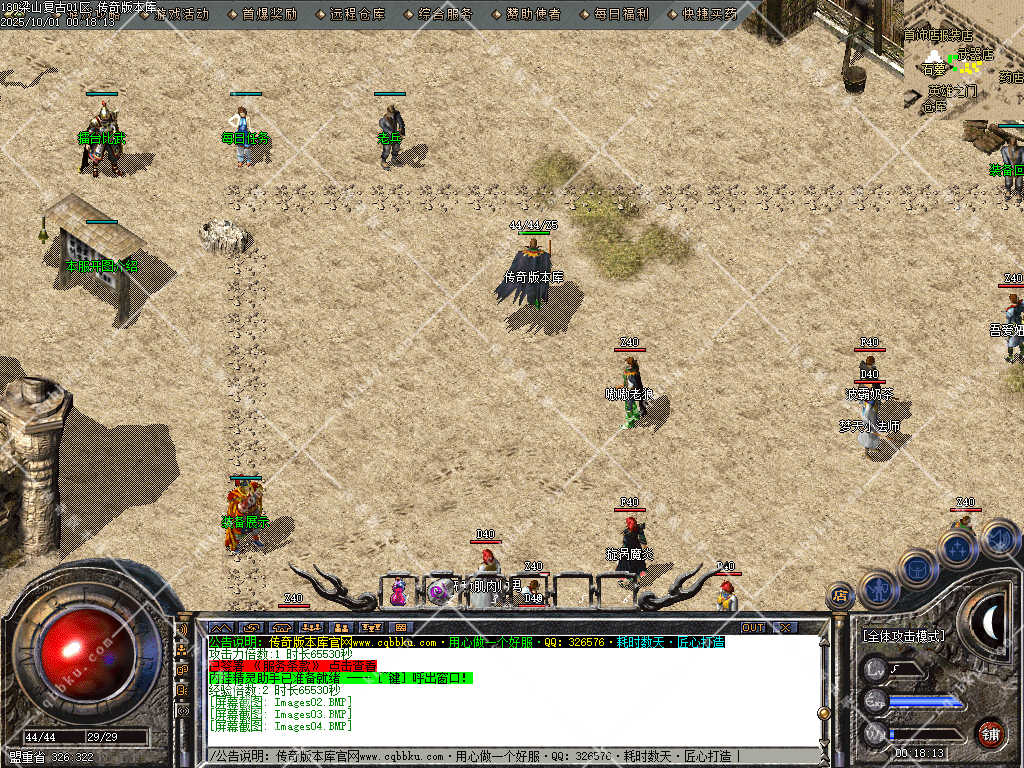
Task: Open the 店 shop button
Action: click(x=840, y=596)
